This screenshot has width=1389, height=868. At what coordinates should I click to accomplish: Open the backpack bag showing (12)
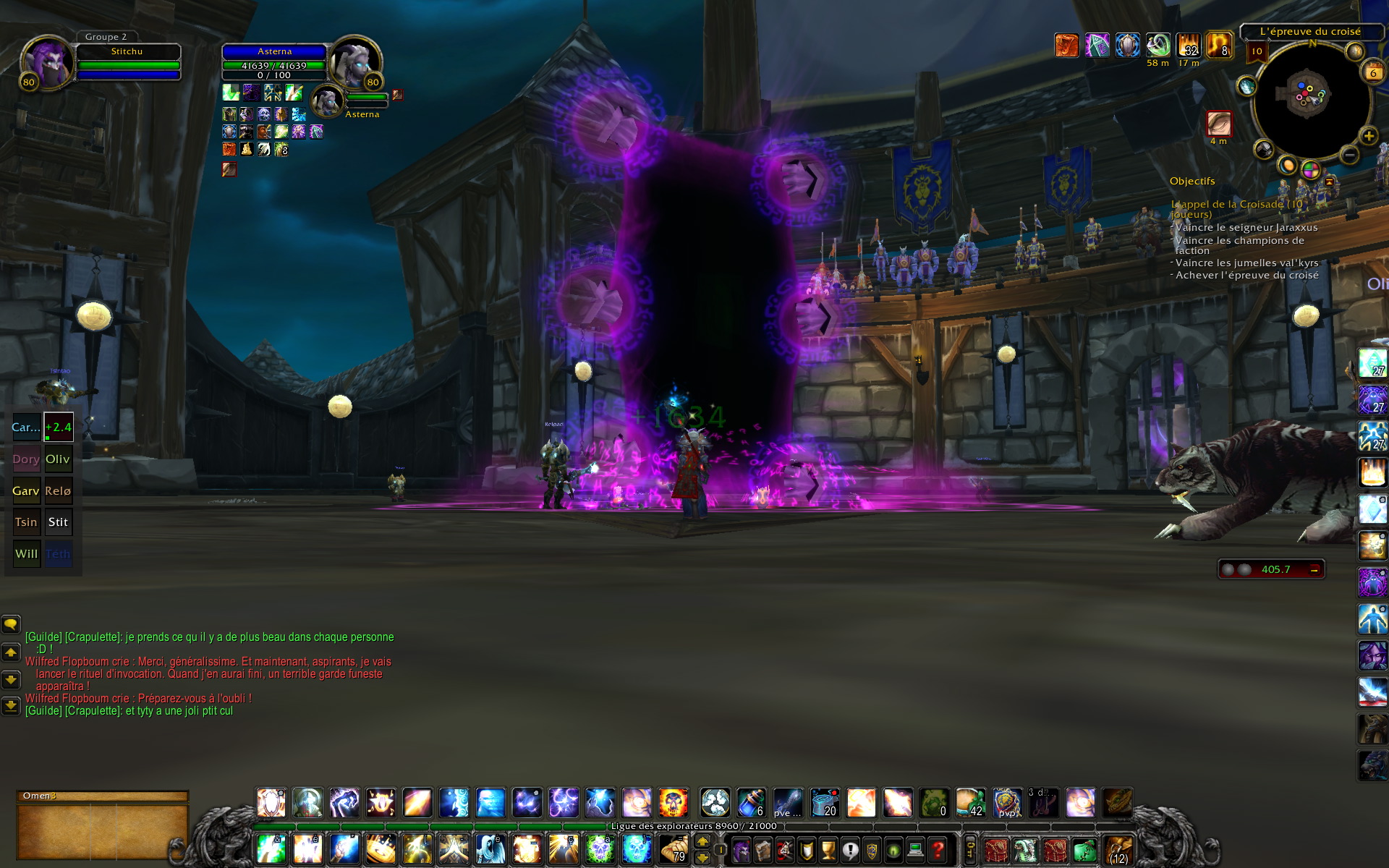1118,849
